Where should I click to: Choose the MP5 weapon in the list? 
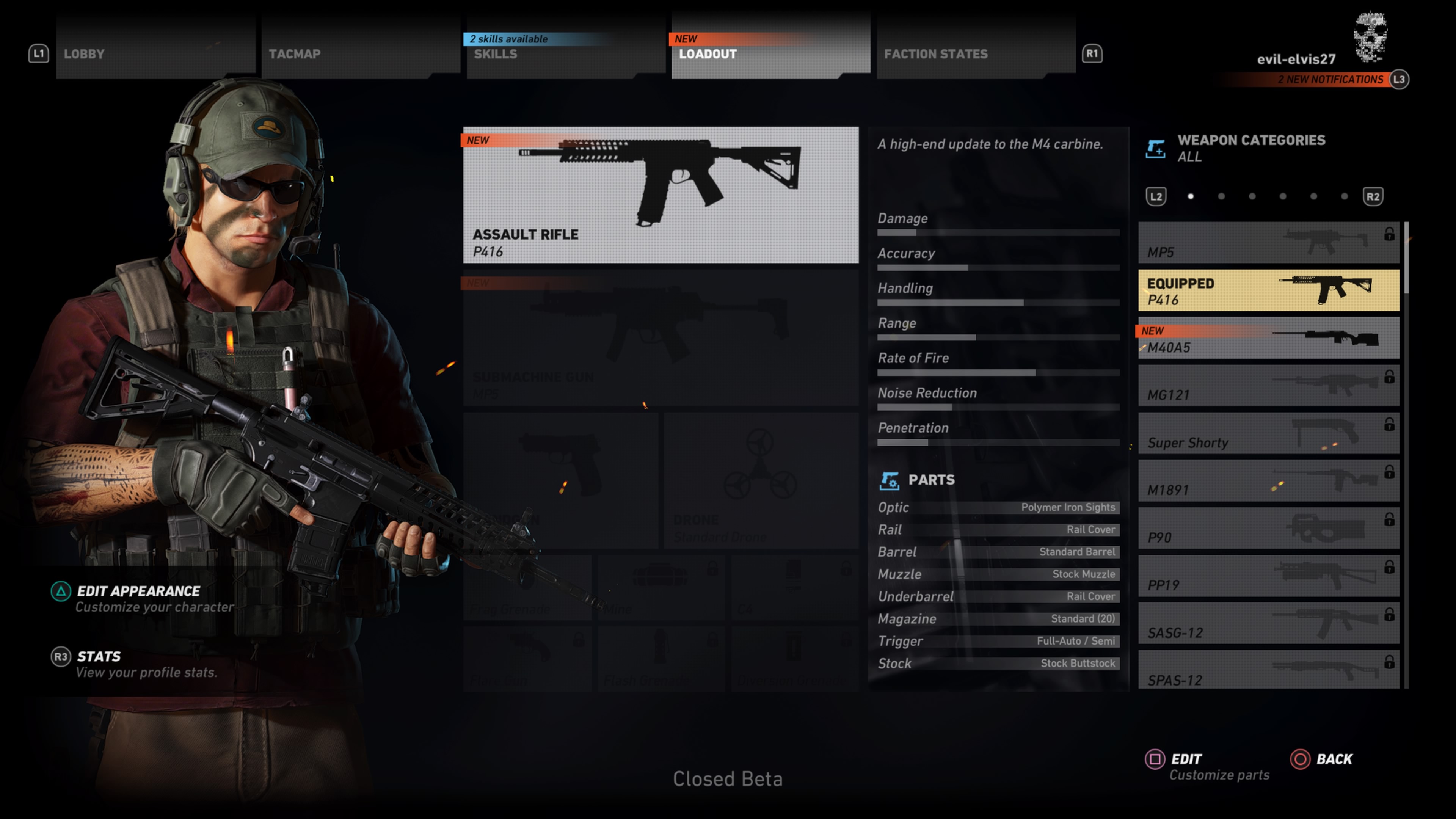pos(1268,243)
